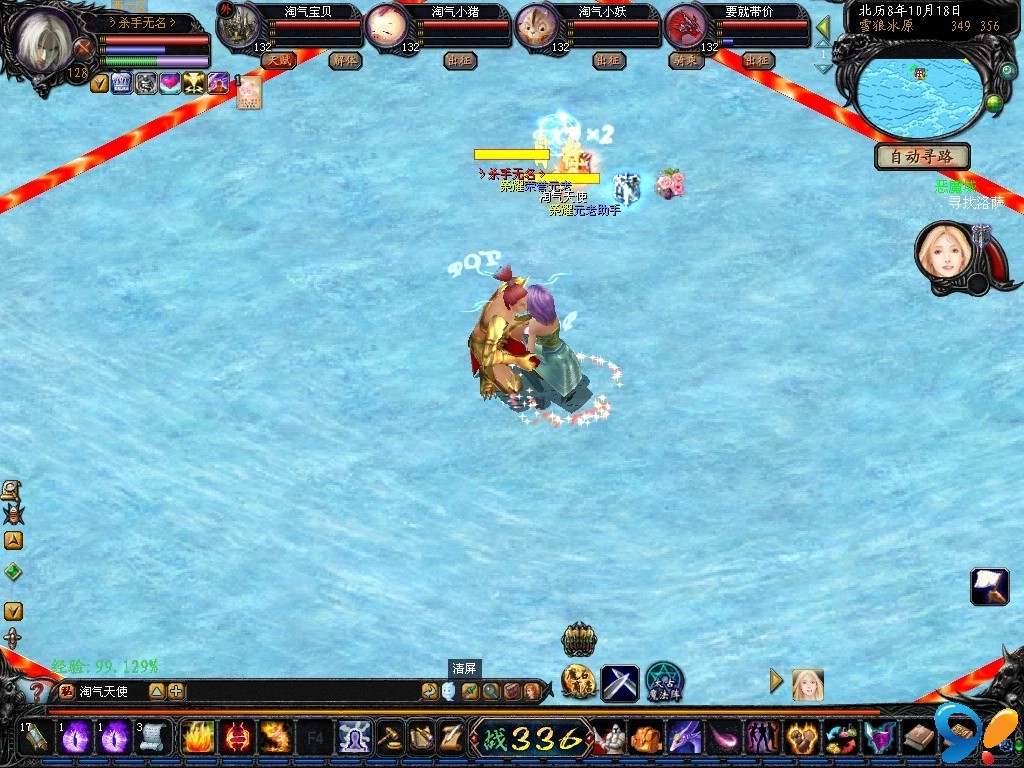Screen dimensions: 1024x768
Task: Click the pink heart buff icon
Action: point(171,84)
